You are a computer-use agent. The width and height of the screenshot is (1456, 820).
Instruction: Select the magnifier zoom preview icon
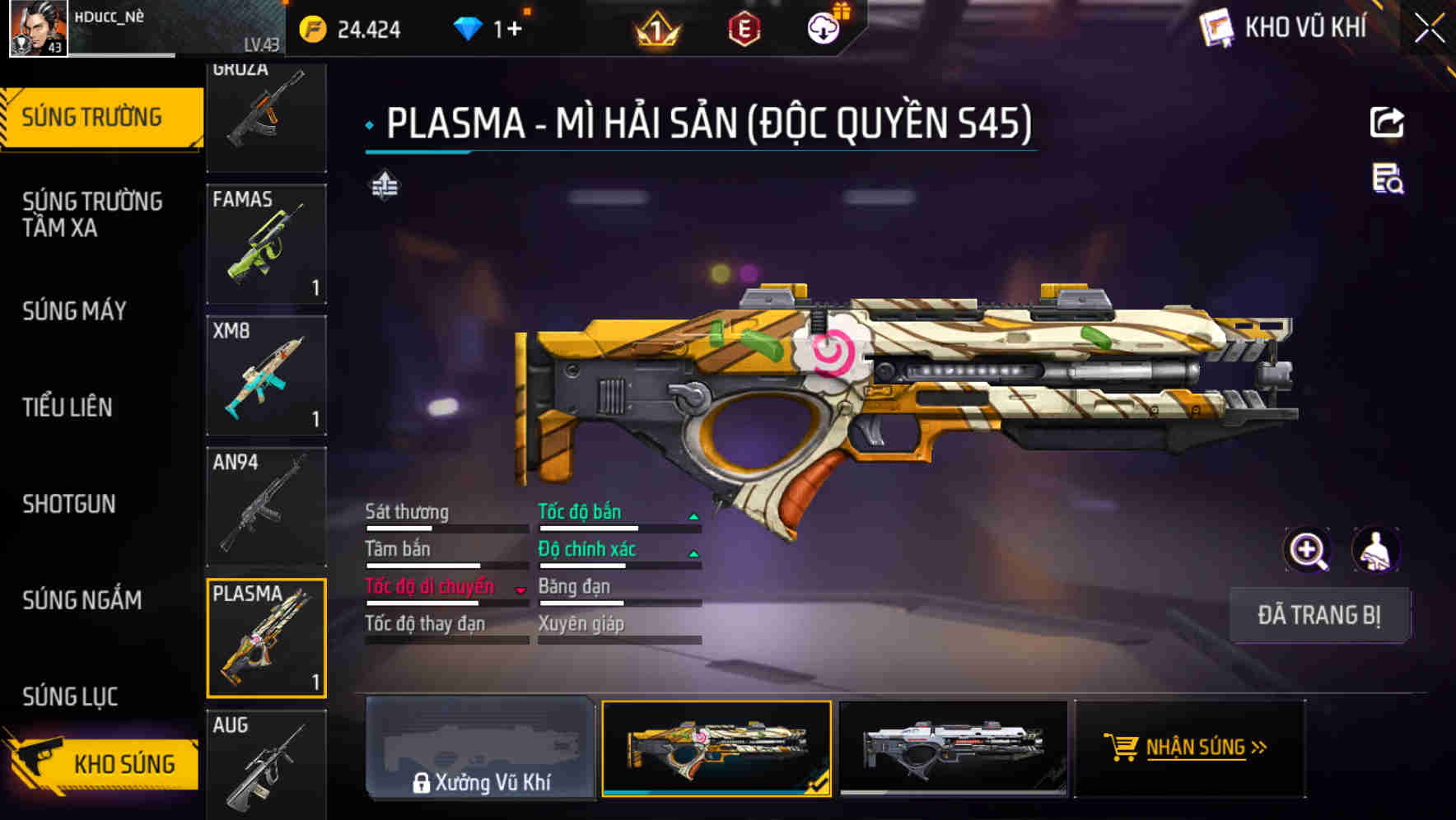1308,550
